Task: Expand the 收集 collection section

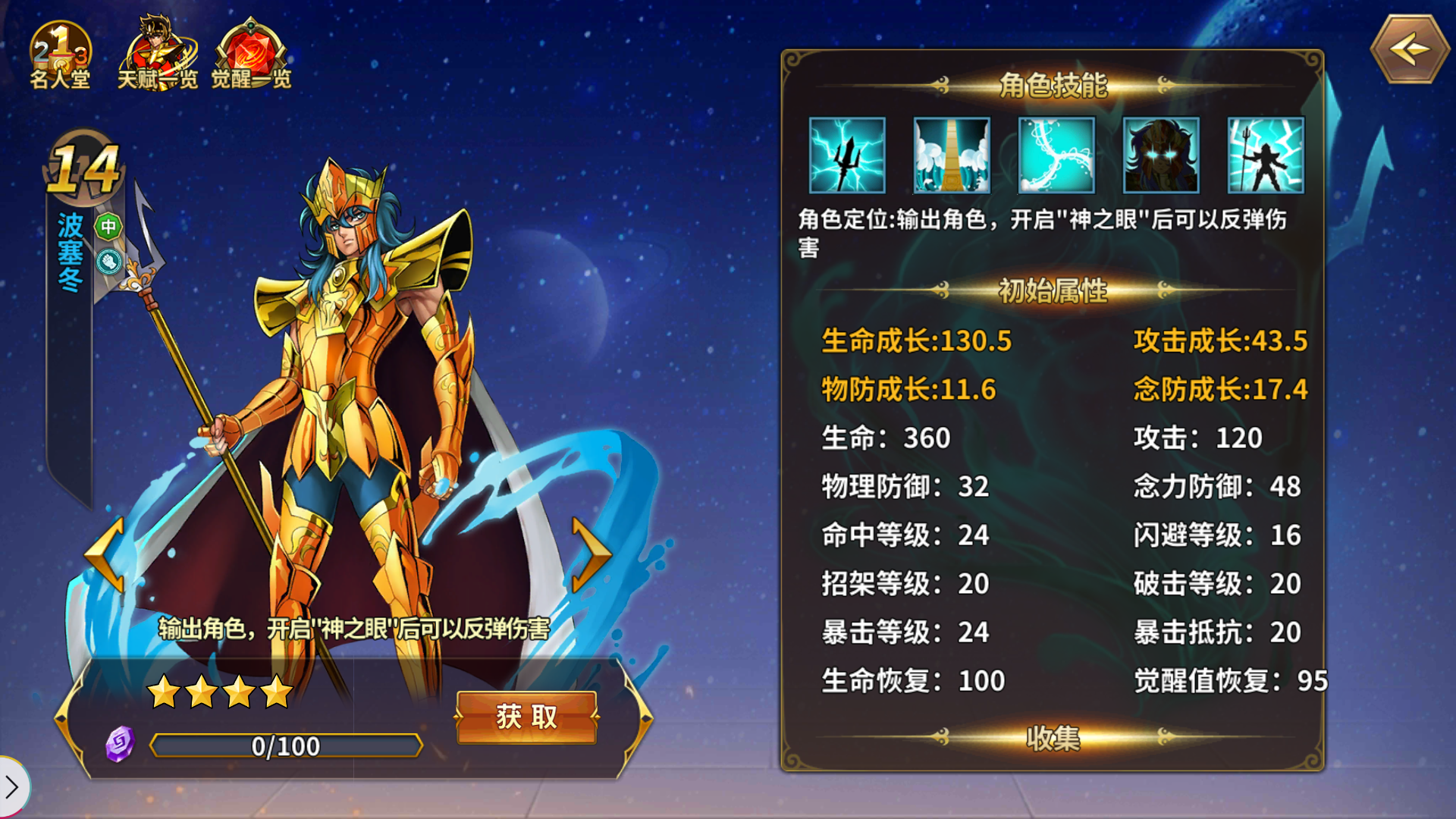Action: [x=1052, y=739]
